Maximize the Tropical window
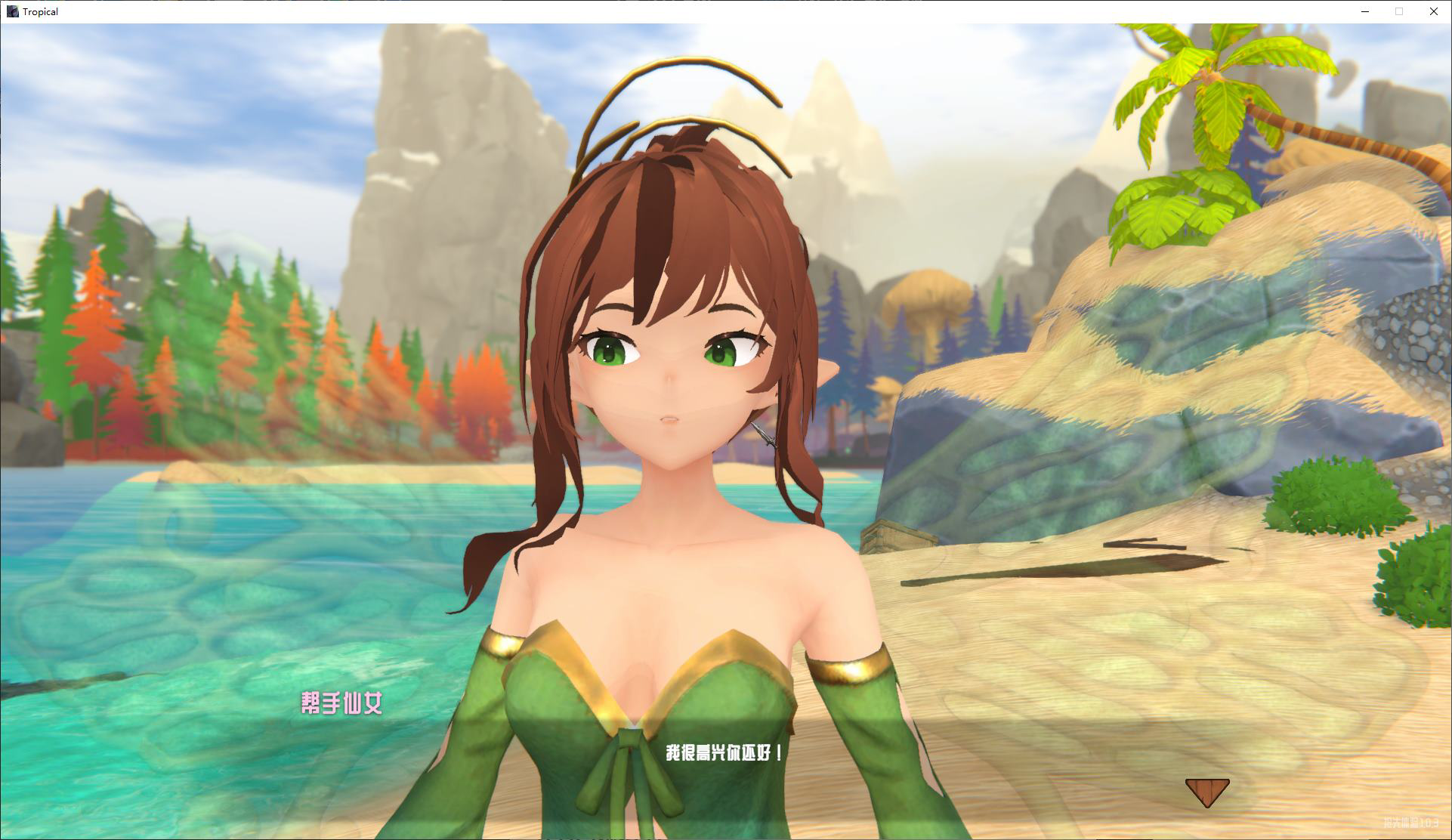Image resolution: width=1452 pixels, height=840 pixels. (x=1398, y=11)
